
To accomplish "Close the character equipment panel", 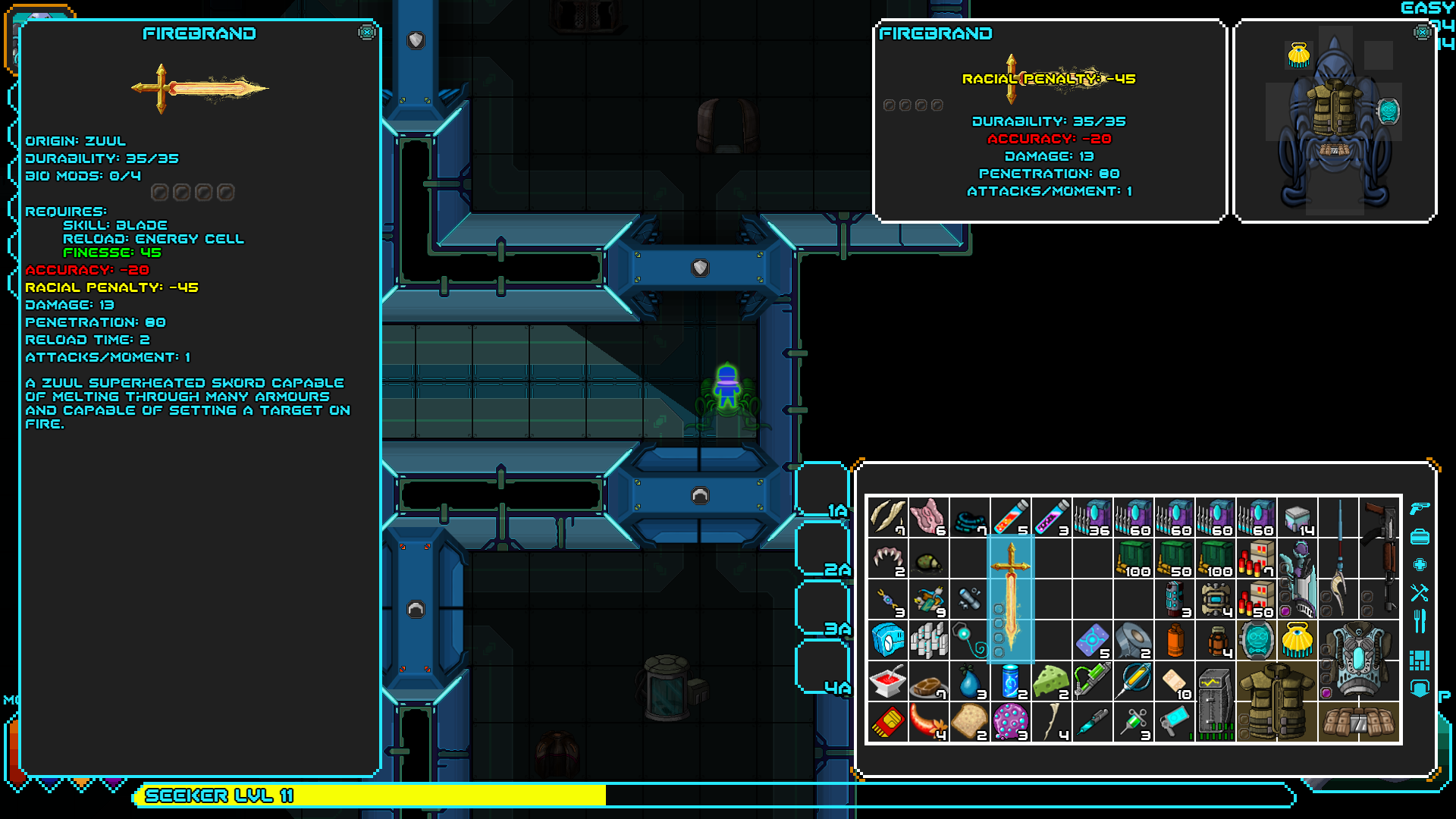I will point(1422,33).
